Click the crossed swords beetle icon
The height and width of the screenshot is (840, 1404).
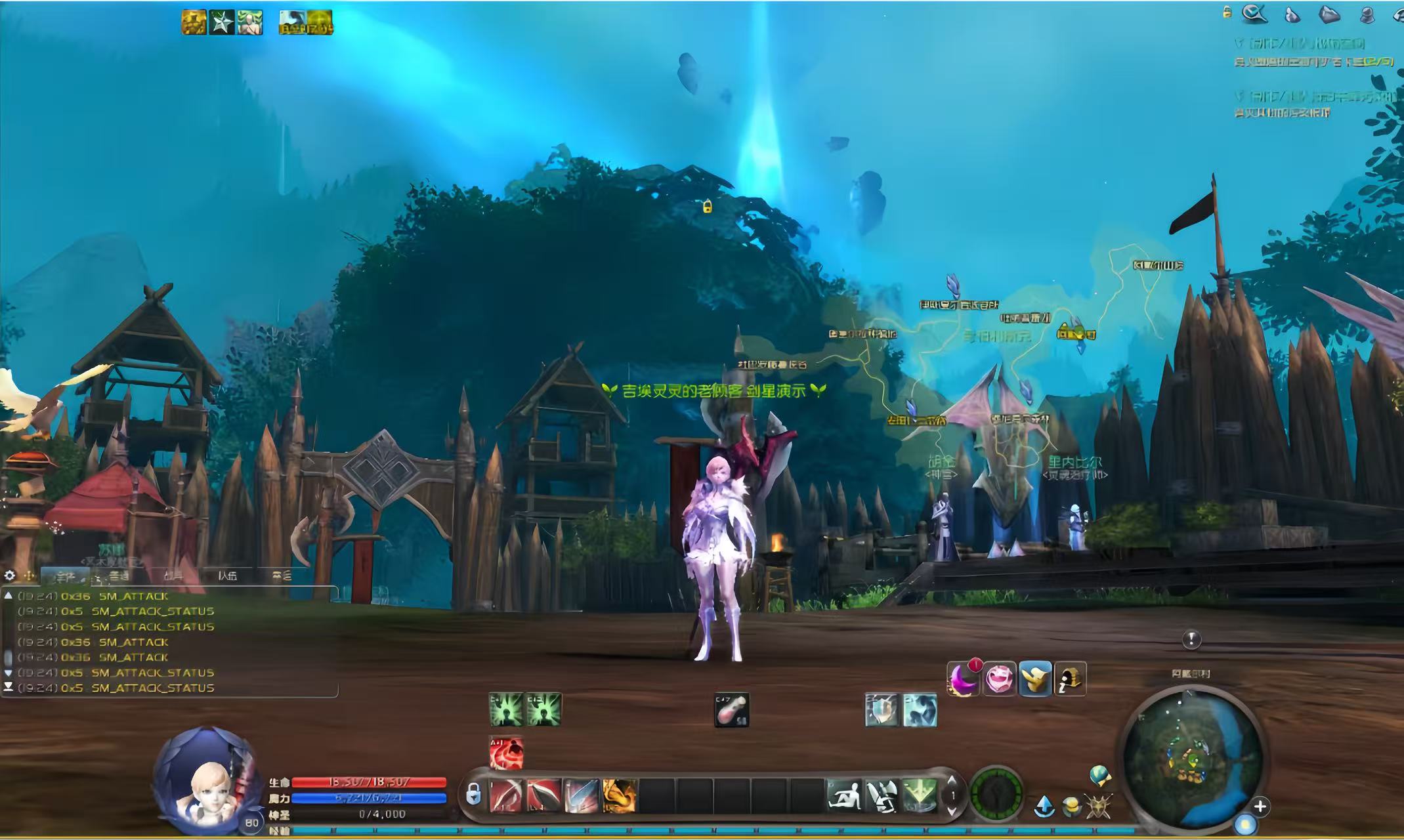1098,807
